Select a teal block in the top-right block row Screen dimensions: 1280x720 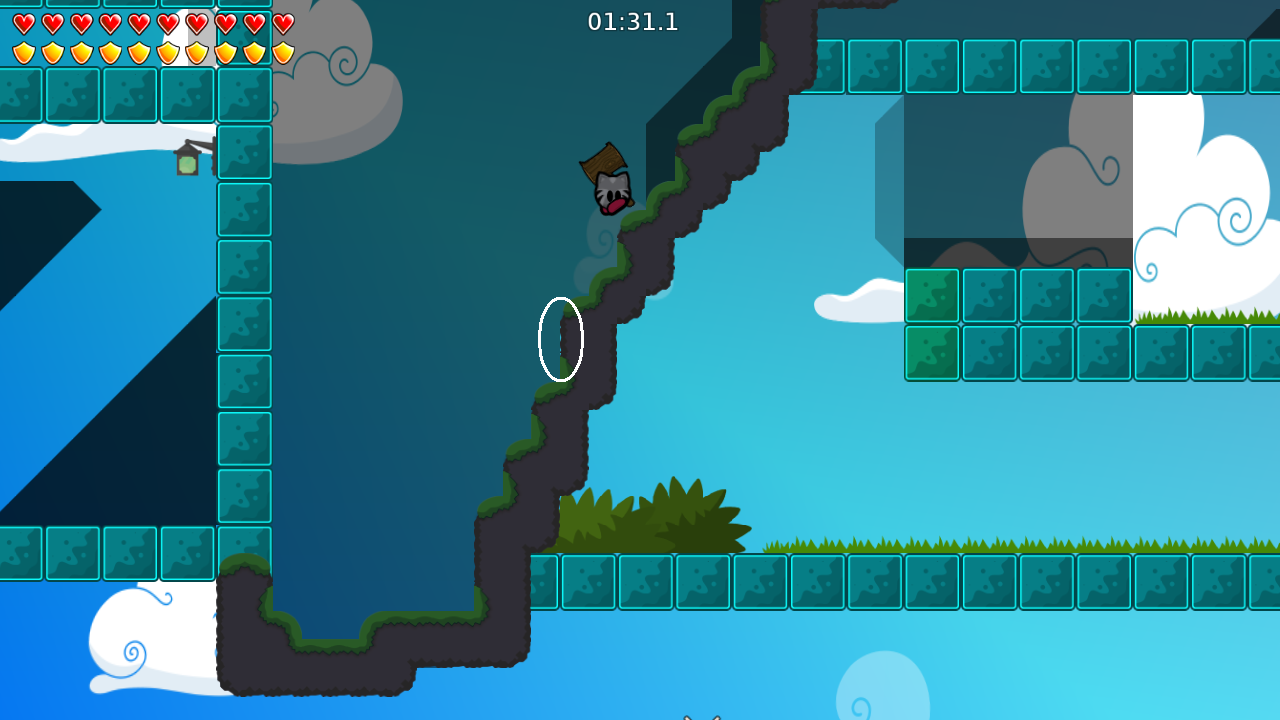(x=990, y=66)
